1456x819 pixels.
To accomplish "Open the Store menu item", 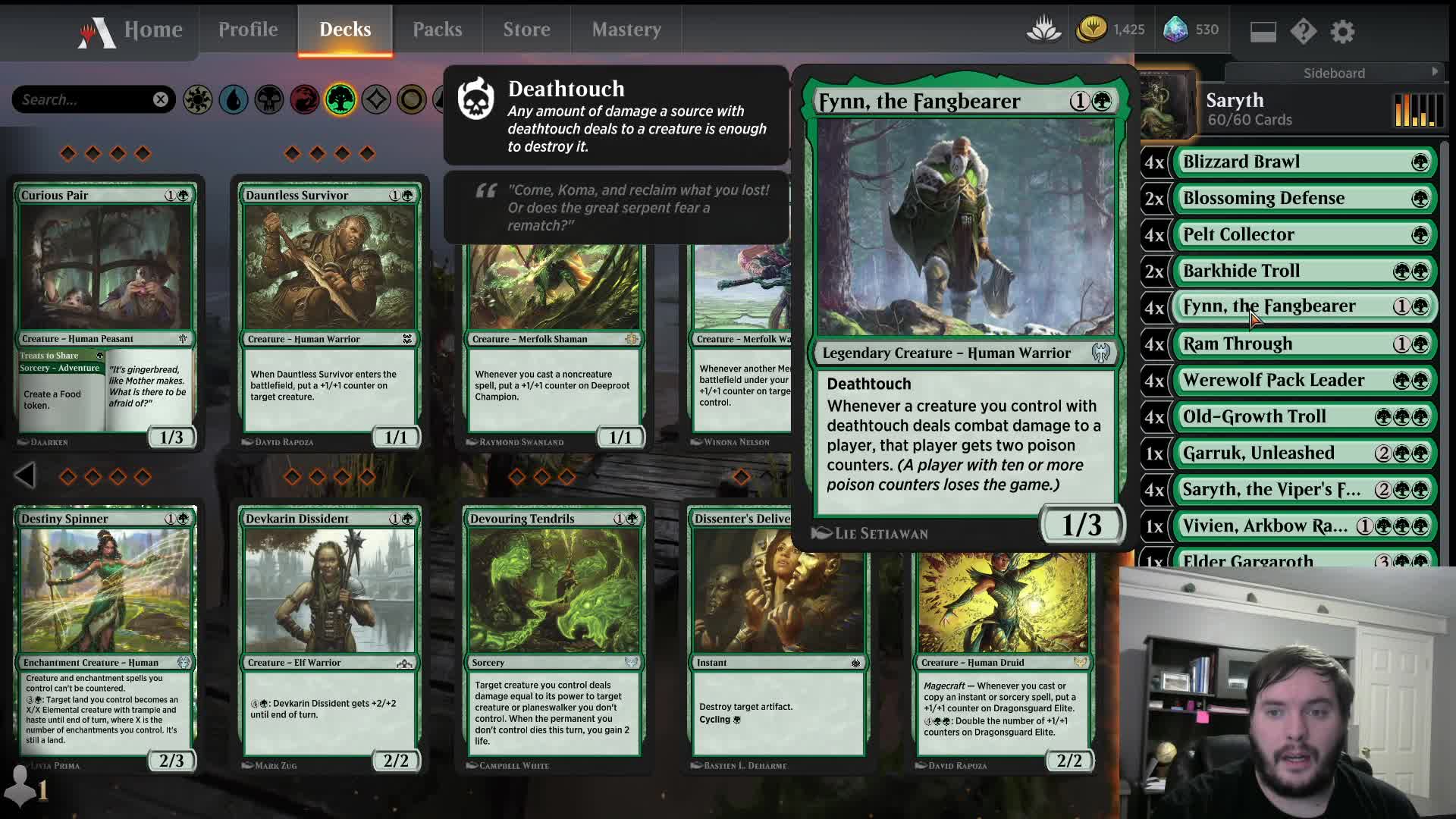I will 526,30.
